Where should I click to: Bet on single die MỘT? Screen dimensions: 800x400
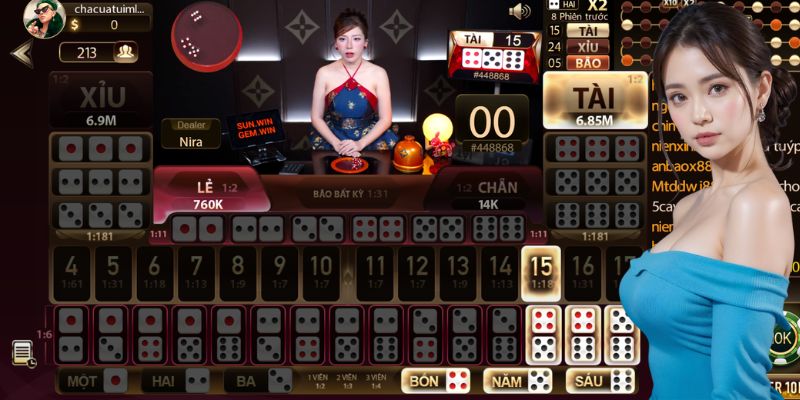point(95,381)
